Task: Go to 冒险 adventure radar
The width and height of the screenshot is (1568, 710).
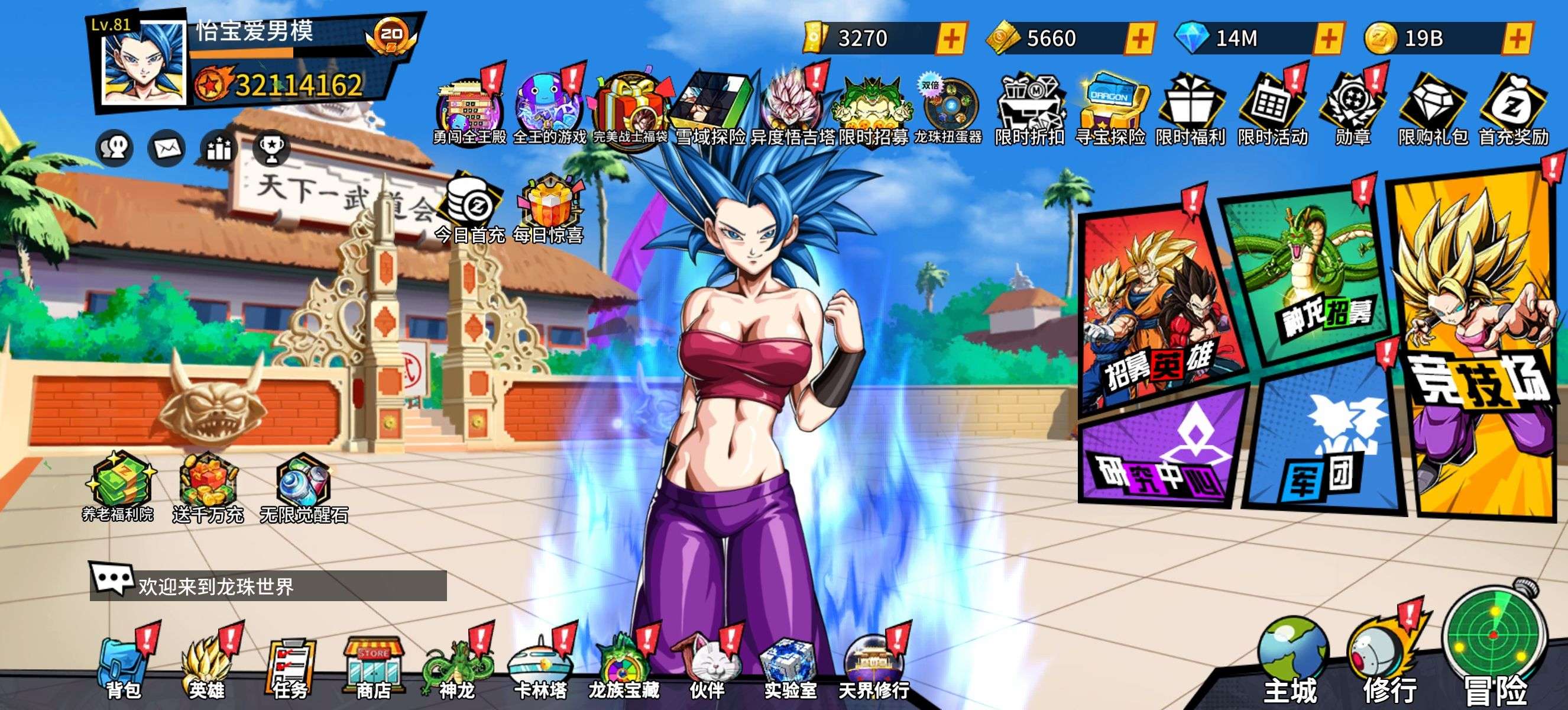Action: click(x=1494, y=651)
